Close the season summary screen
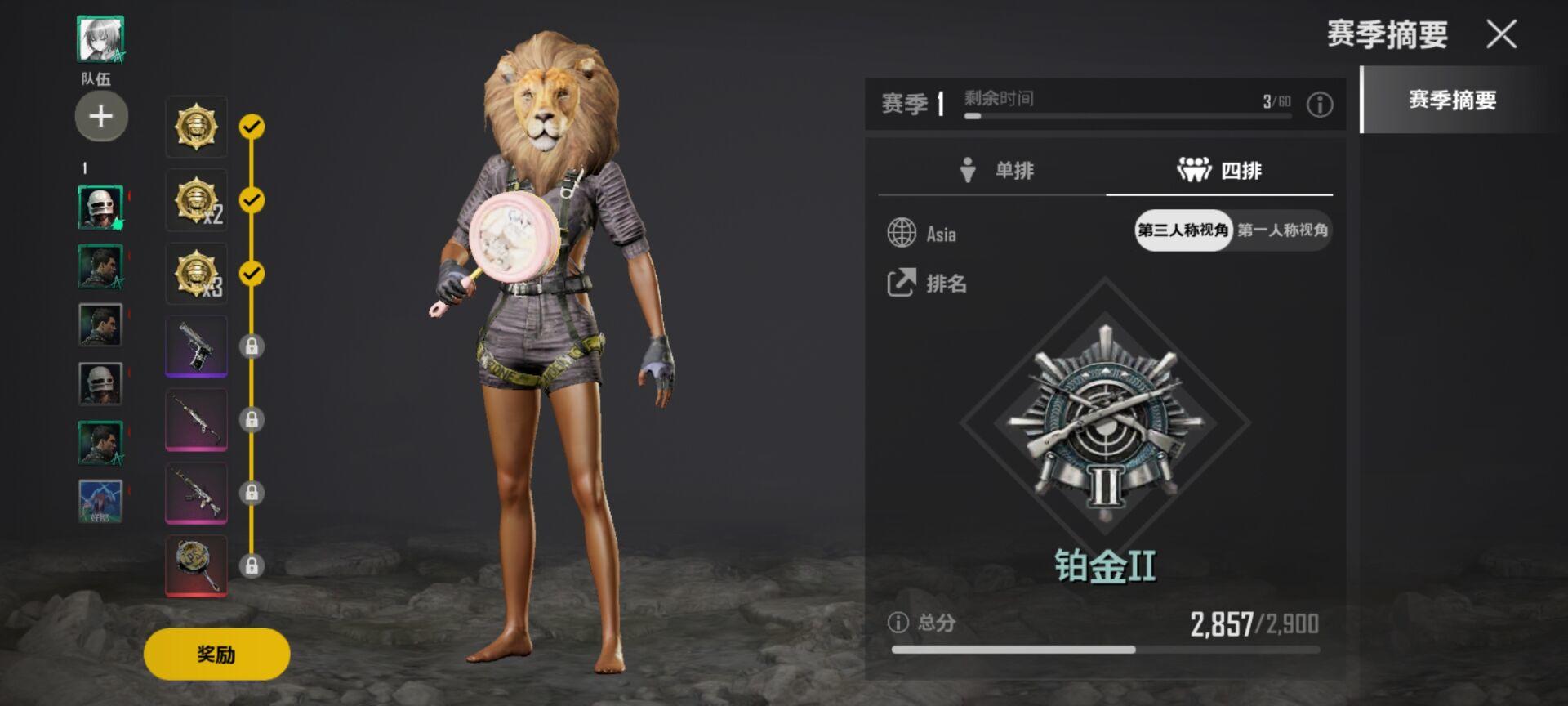1568x706 pixels. [1501, 34]
